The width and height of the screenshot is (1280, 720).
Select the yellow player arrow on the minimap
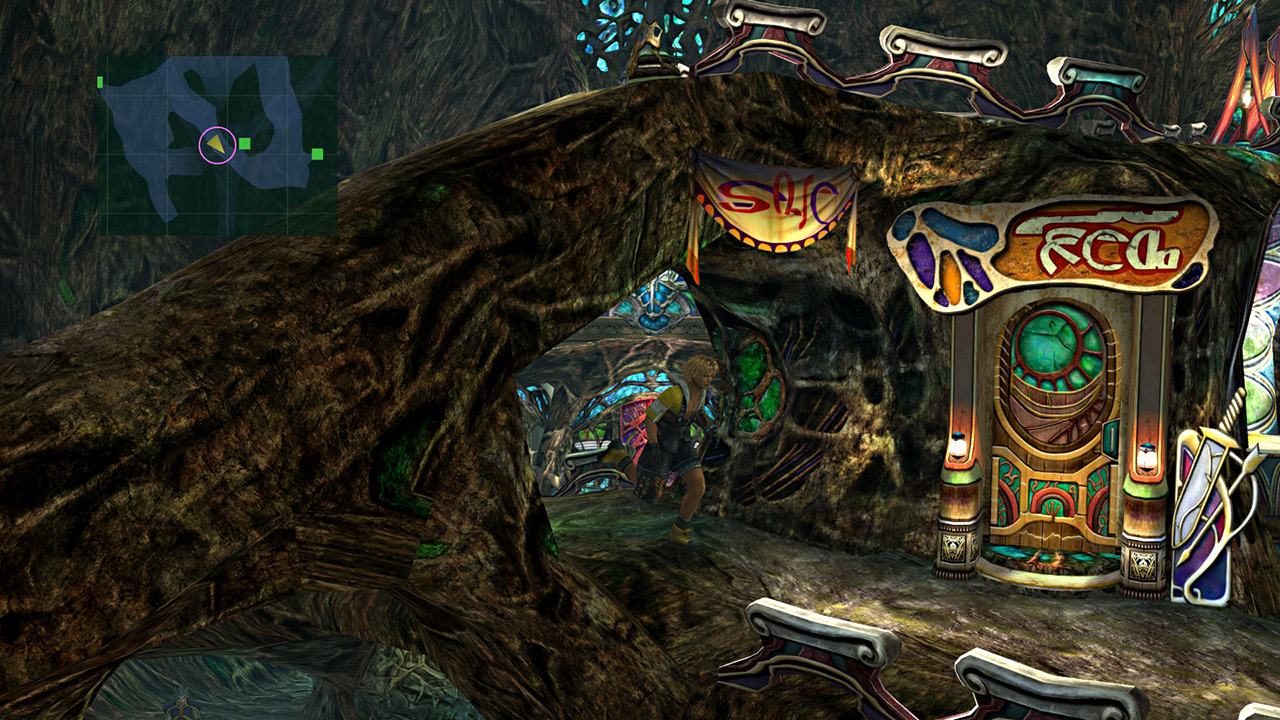click(216, 145)
